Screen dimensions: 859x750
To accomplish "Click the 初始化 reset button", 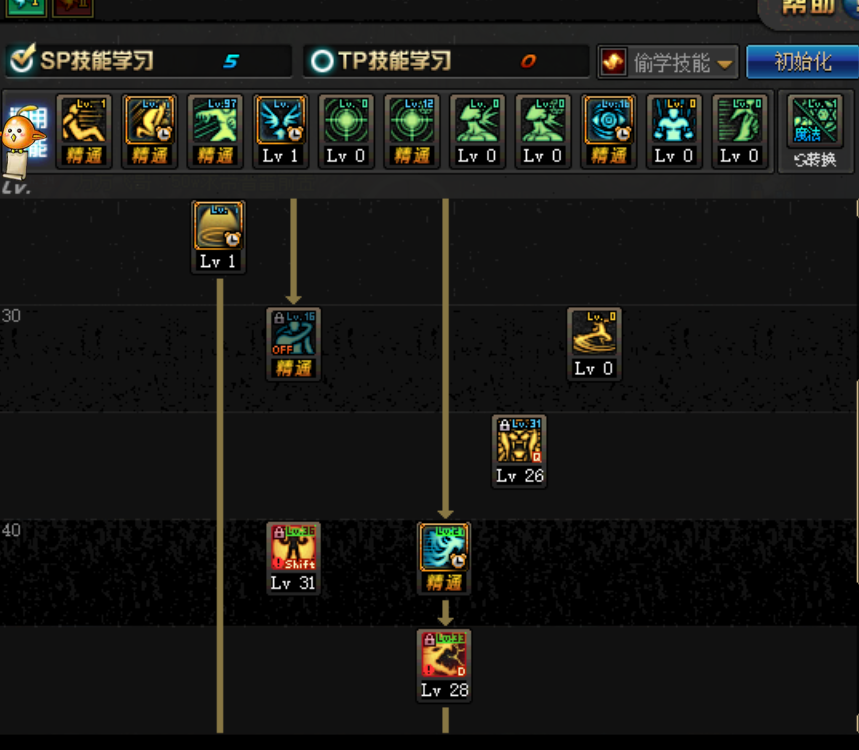I will click(x=802, y=62).
